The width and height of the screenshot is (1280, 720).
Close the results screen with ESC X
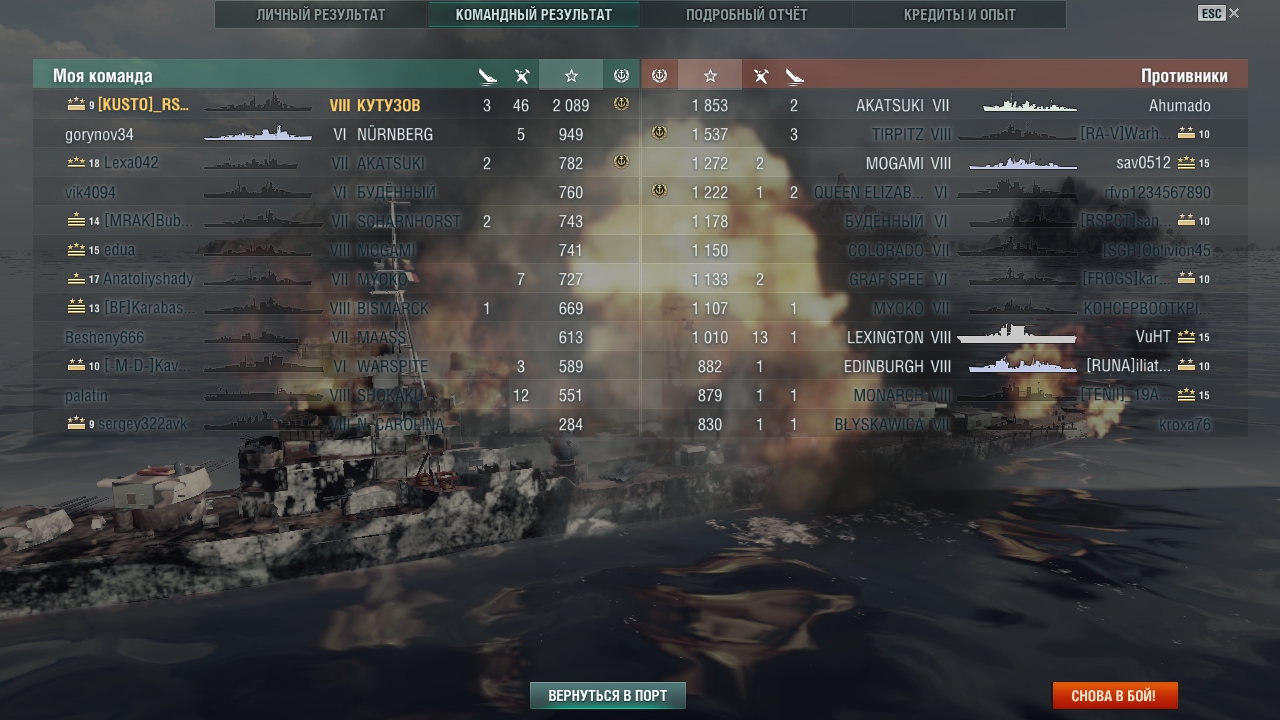pos(1218,13)
